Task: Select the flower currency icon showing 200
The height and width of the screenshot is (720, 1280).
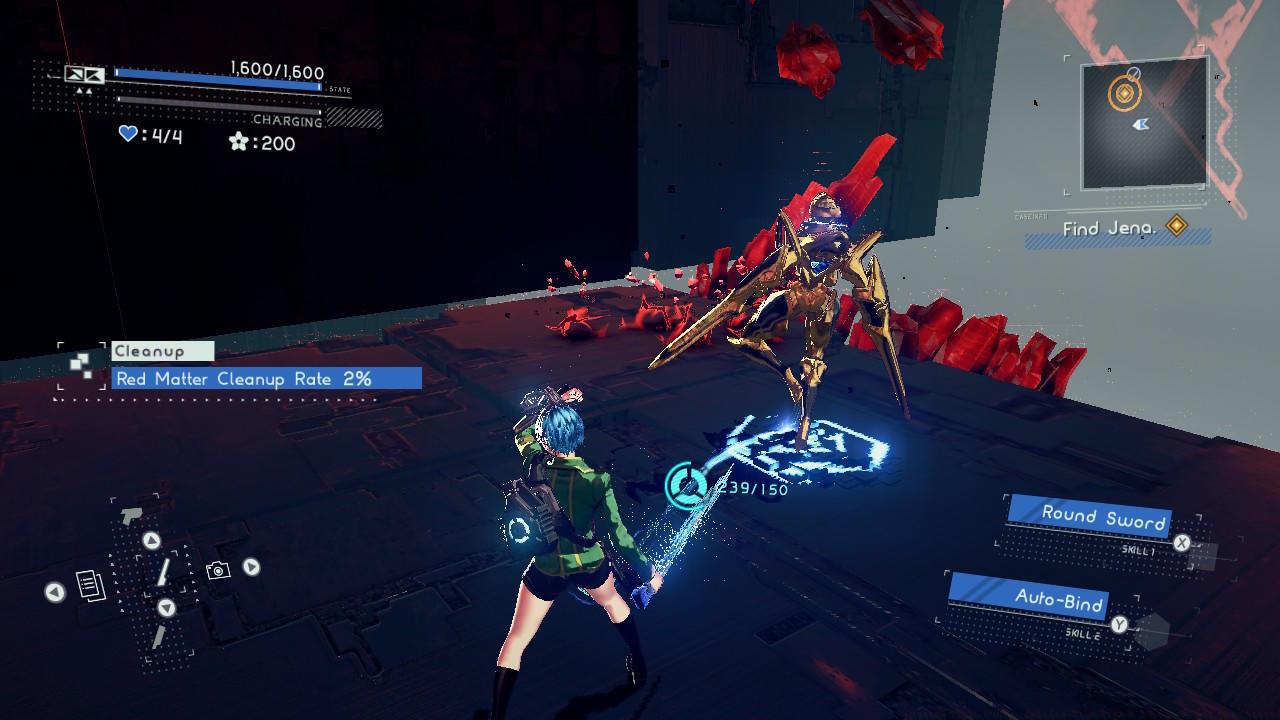Action: 240,141
